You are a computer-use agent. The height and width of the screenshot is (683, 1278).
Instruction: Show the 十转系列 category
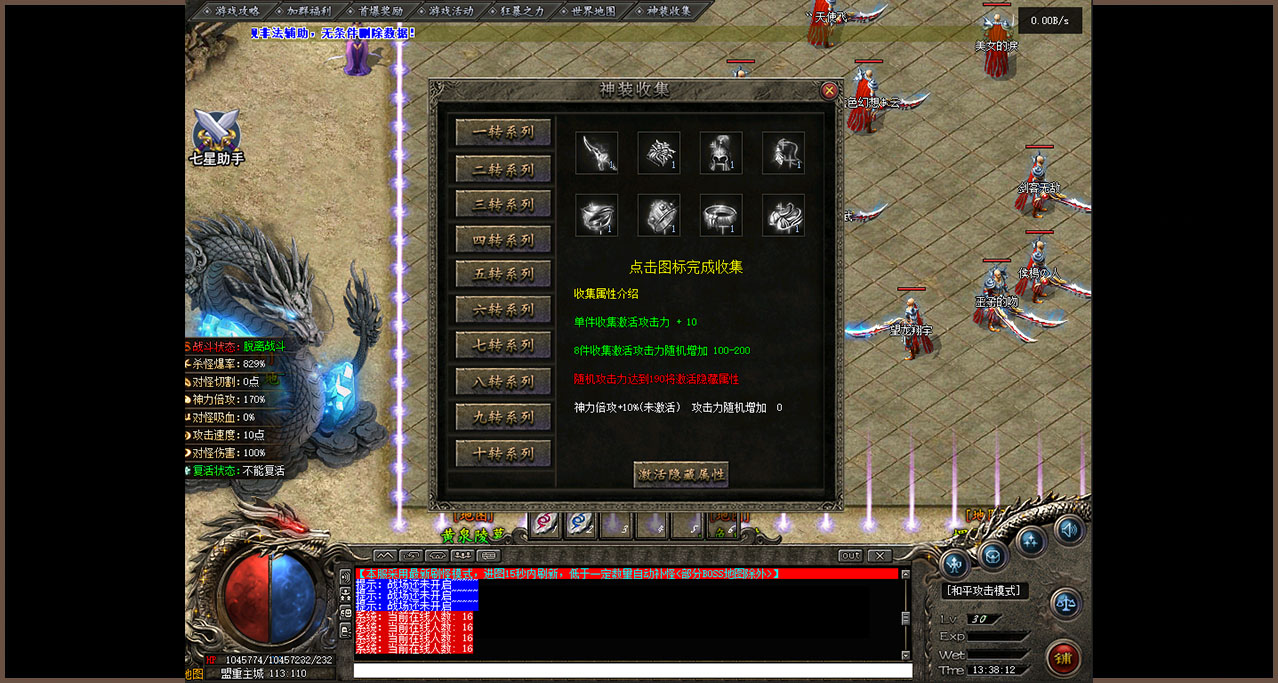pos(503,453)
